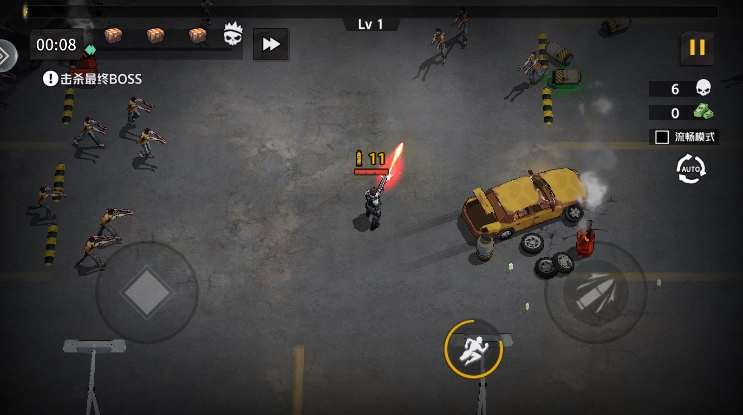
Task: Select the 击杀最终BOSS objective tracker
Action: pyautogui.click(x=93, y=78)
